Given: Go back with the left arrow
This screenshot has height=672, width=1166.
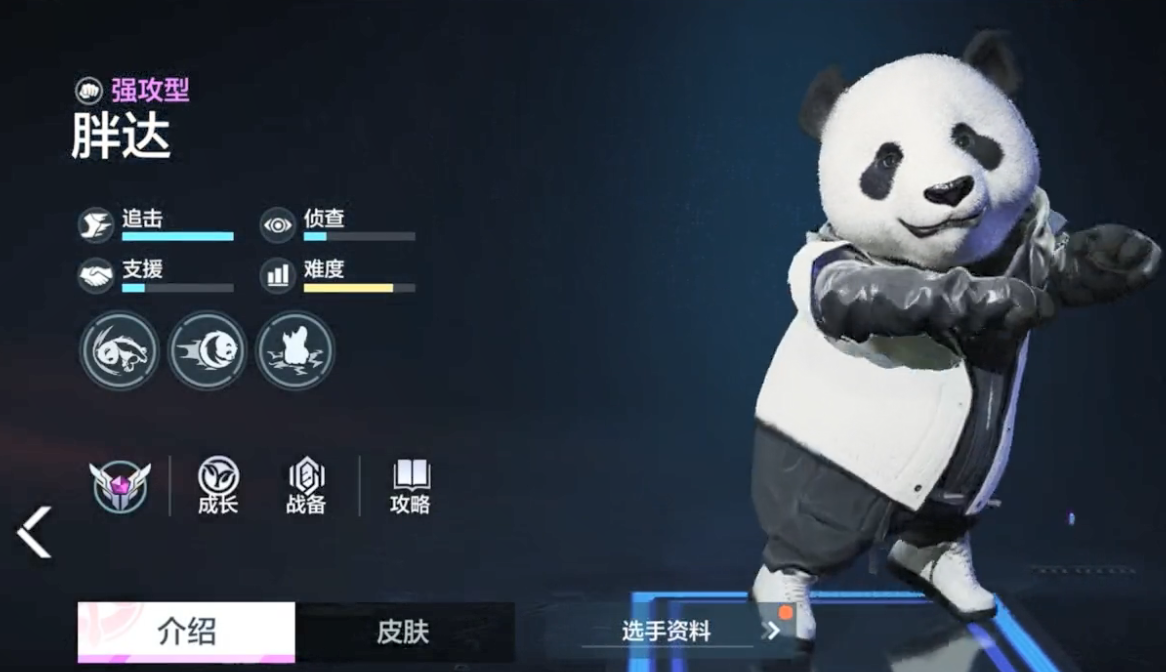Looking at the screenshot, I should click(34, 531).
